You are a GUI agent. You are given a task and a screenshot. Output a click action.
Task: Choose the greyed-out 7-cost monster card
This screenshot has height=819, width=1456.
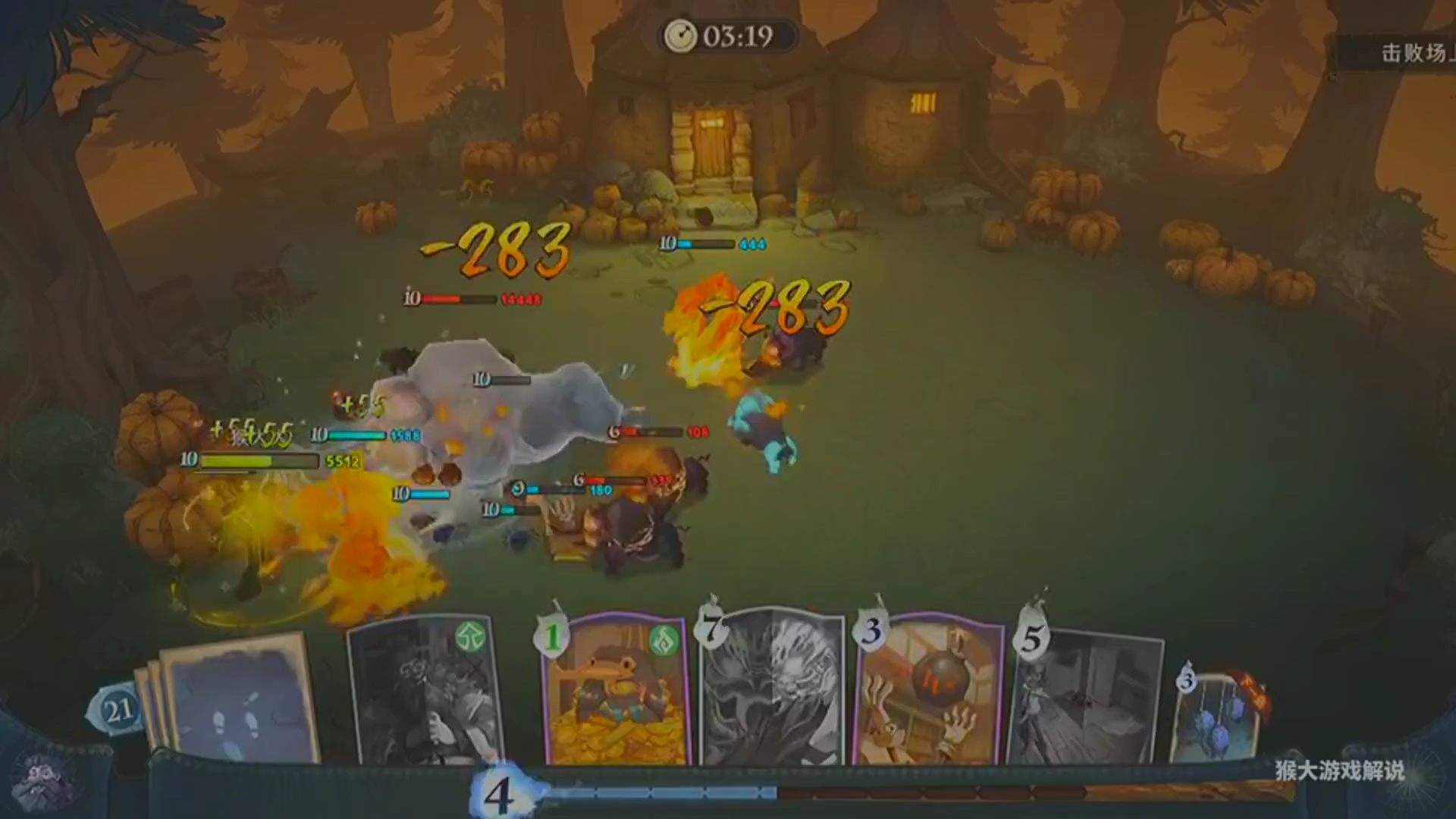[x=772, y=690]
